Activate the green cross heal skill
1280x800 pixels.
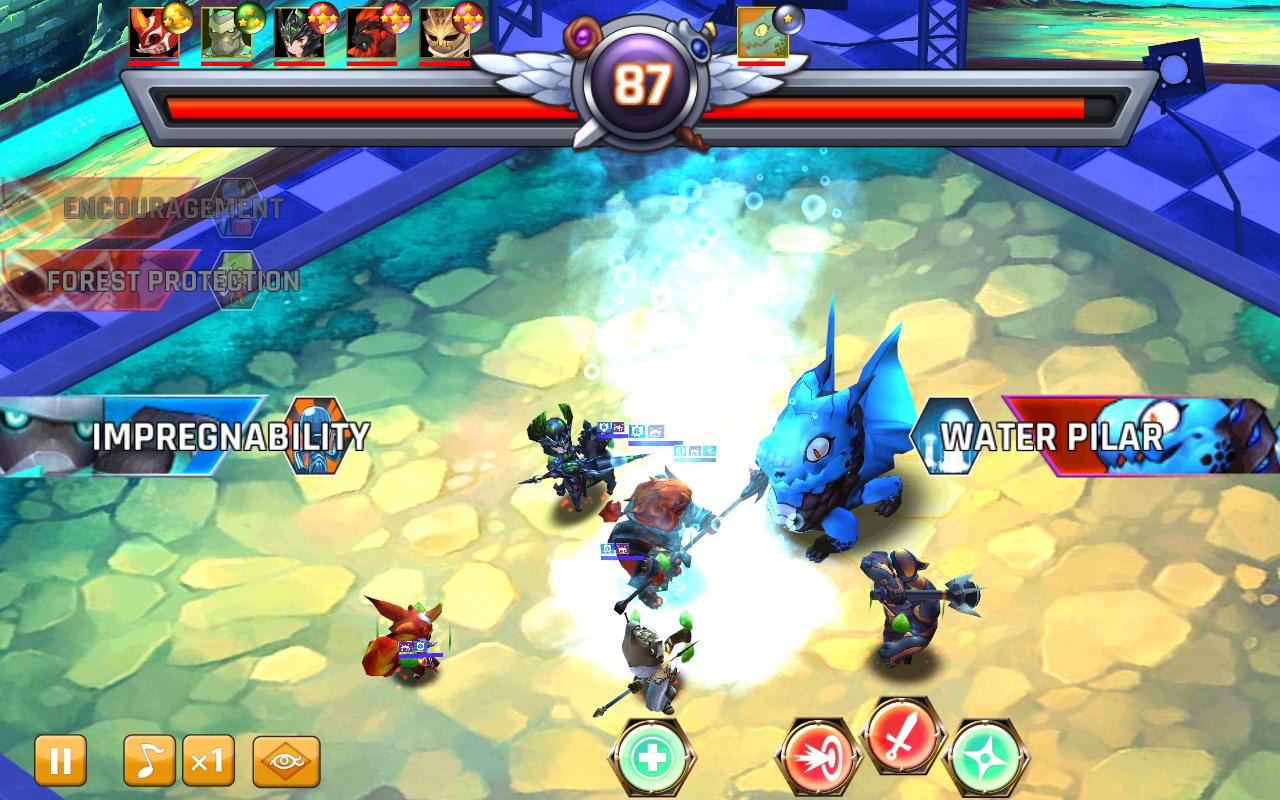653,757
